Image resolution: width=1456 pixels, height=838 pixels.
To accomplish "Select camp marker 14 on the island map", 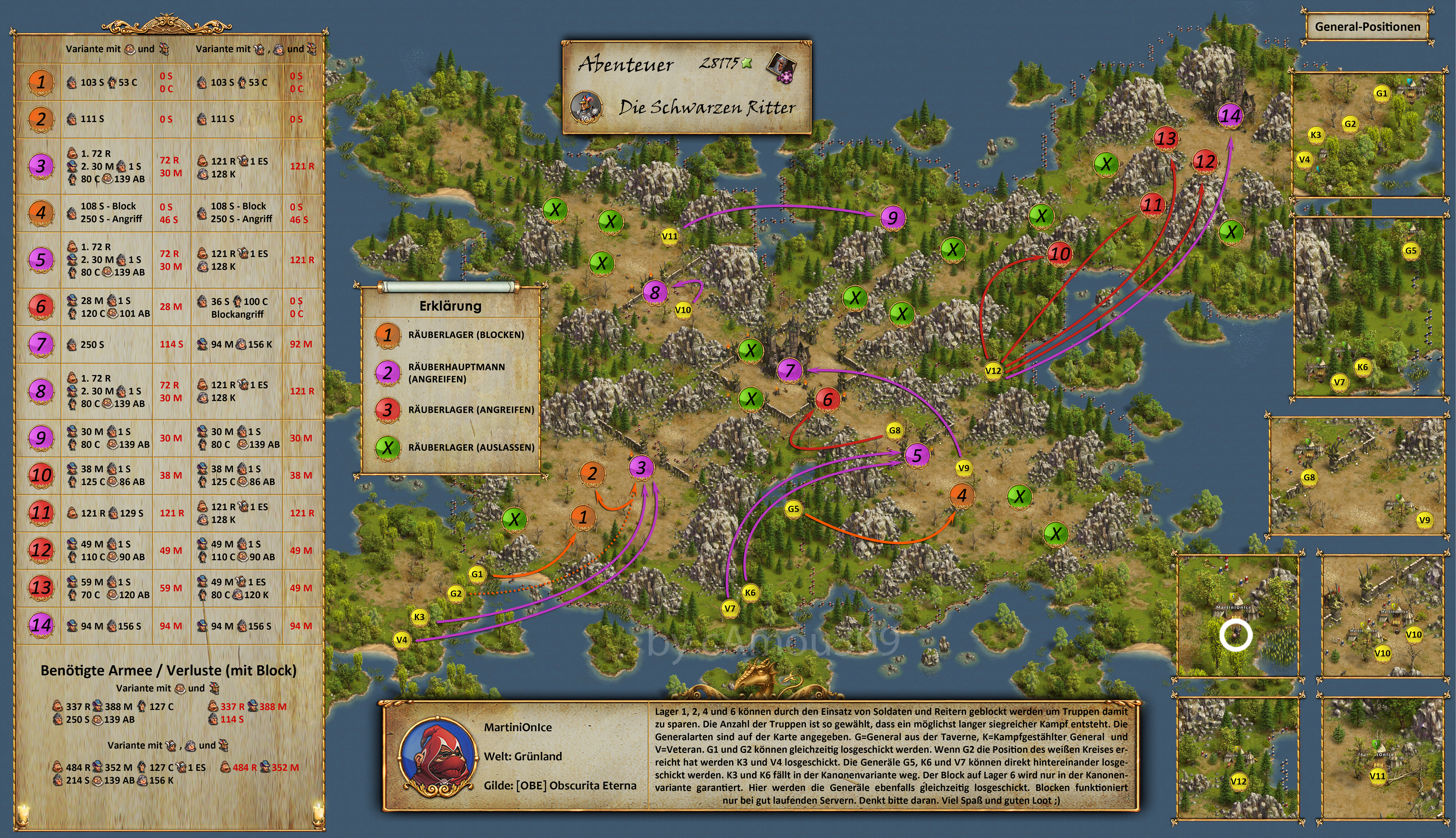I will point(1230,116).
